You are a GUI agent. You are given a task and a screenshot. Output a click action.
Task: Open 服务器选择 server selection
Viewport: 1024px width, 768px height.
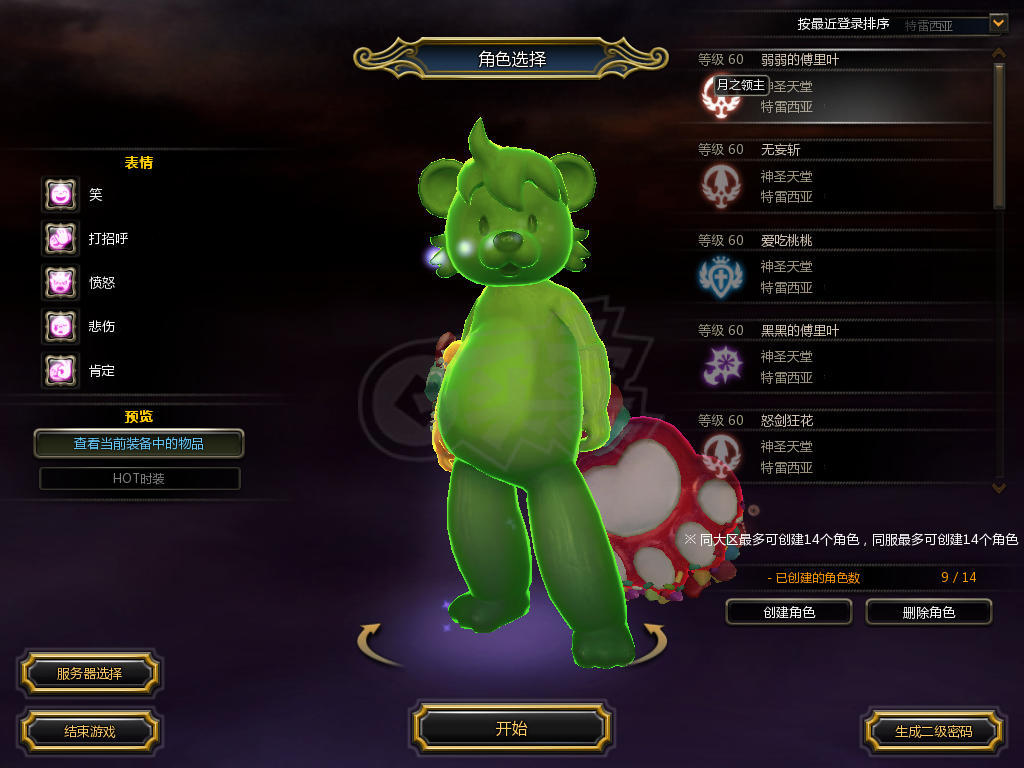click(89, 673)
